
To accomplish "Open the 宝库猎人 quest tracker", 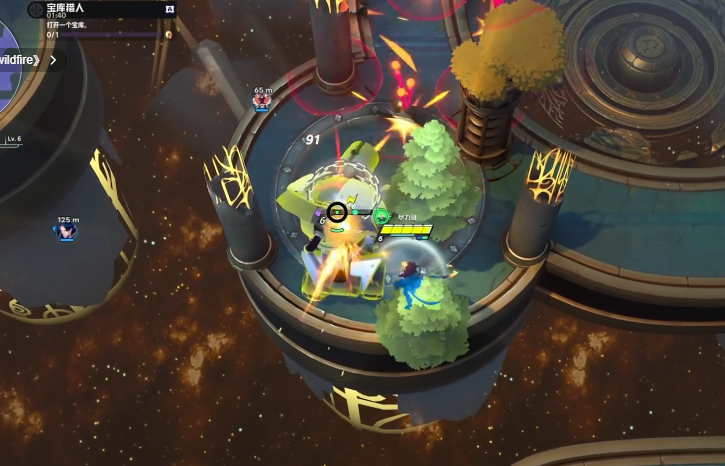I will 90,10.
